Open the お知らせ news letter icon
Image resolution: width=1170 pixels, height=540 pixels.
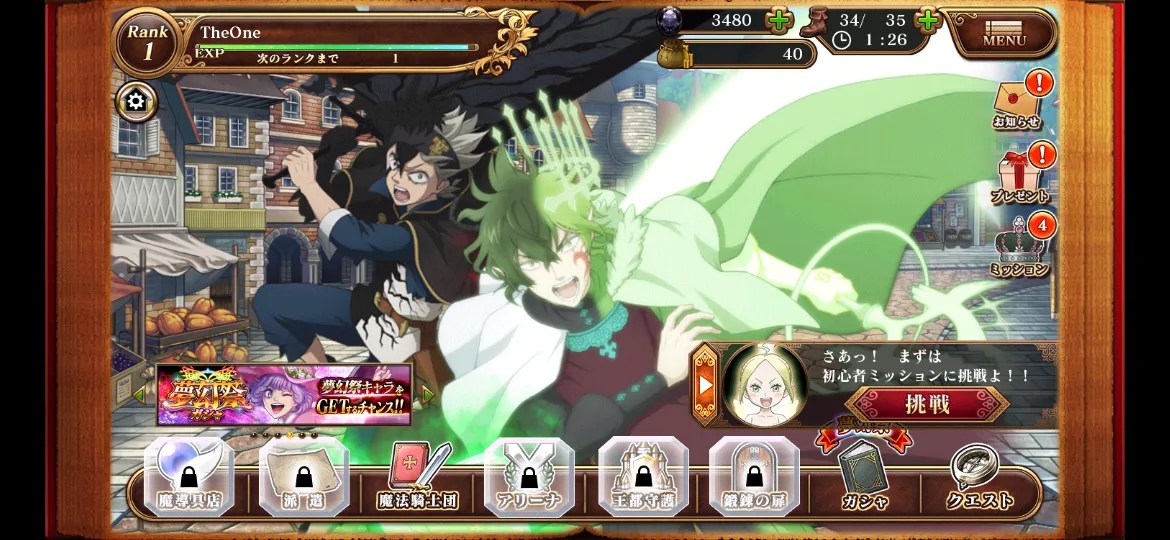pyautogui.click(x=1017, y=100)
